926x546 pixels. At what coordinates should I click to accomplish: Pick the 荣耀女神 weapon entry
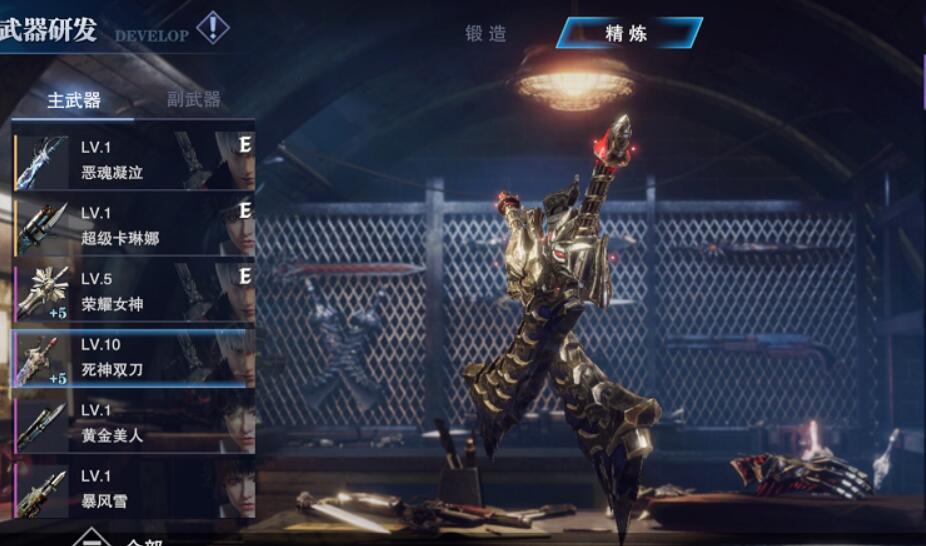click(x=133, y=292)
